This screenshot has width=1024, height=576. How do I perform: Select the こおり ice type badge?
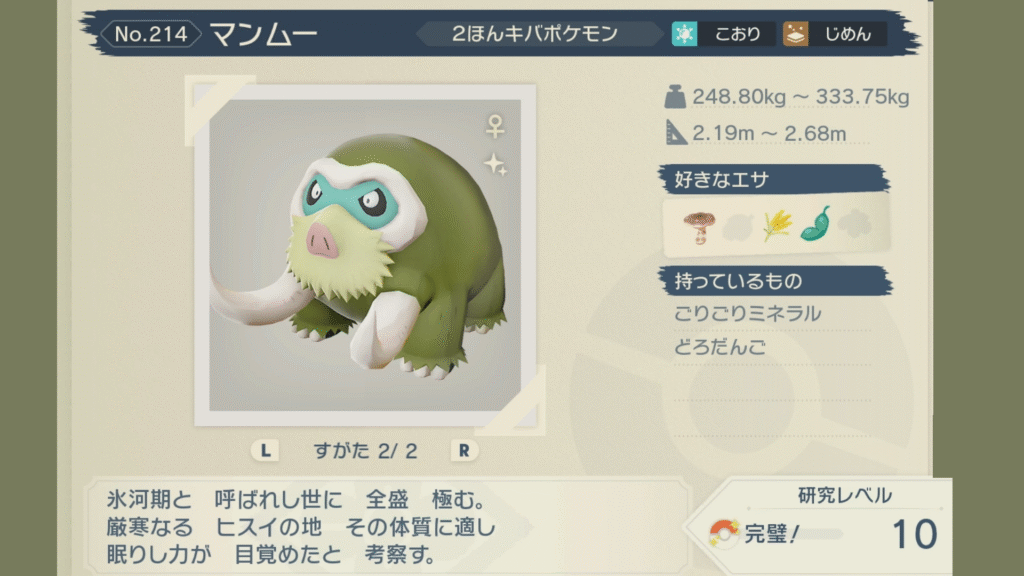pos(722,34)
